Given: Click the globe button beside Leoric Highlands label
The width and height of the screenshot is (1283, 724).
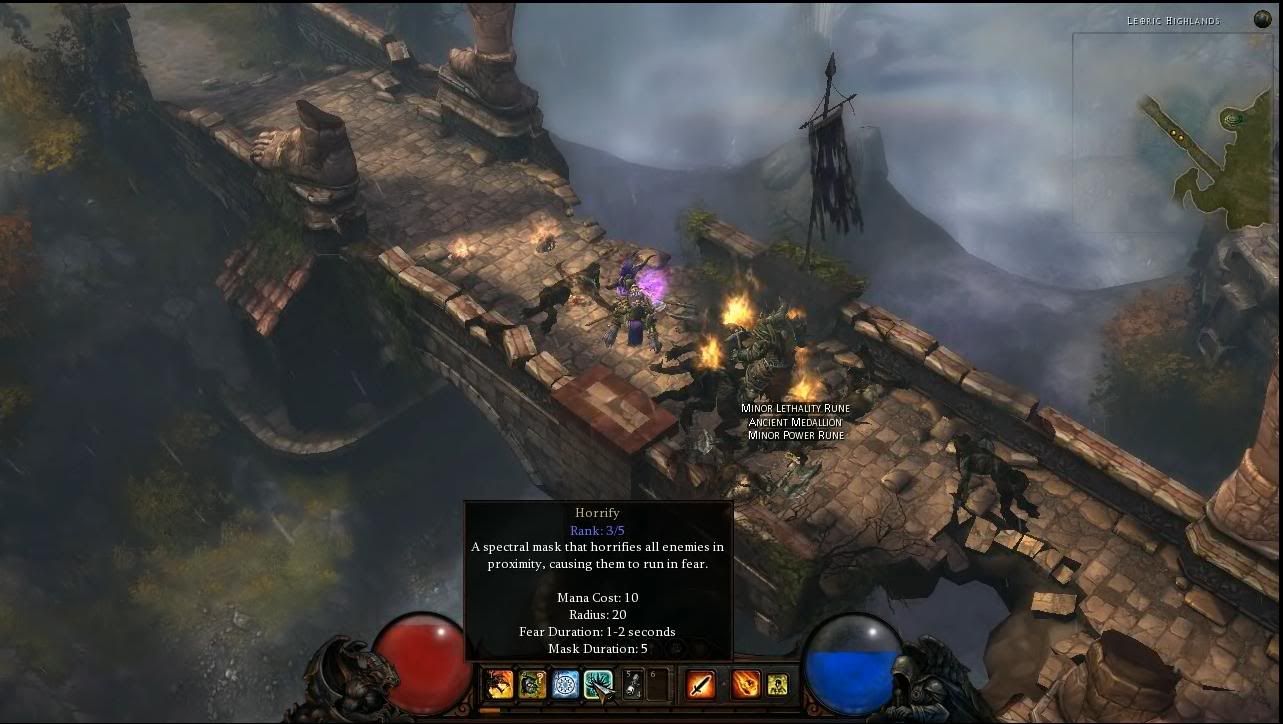Looking at the screenshot, I should click(1261, 18).
